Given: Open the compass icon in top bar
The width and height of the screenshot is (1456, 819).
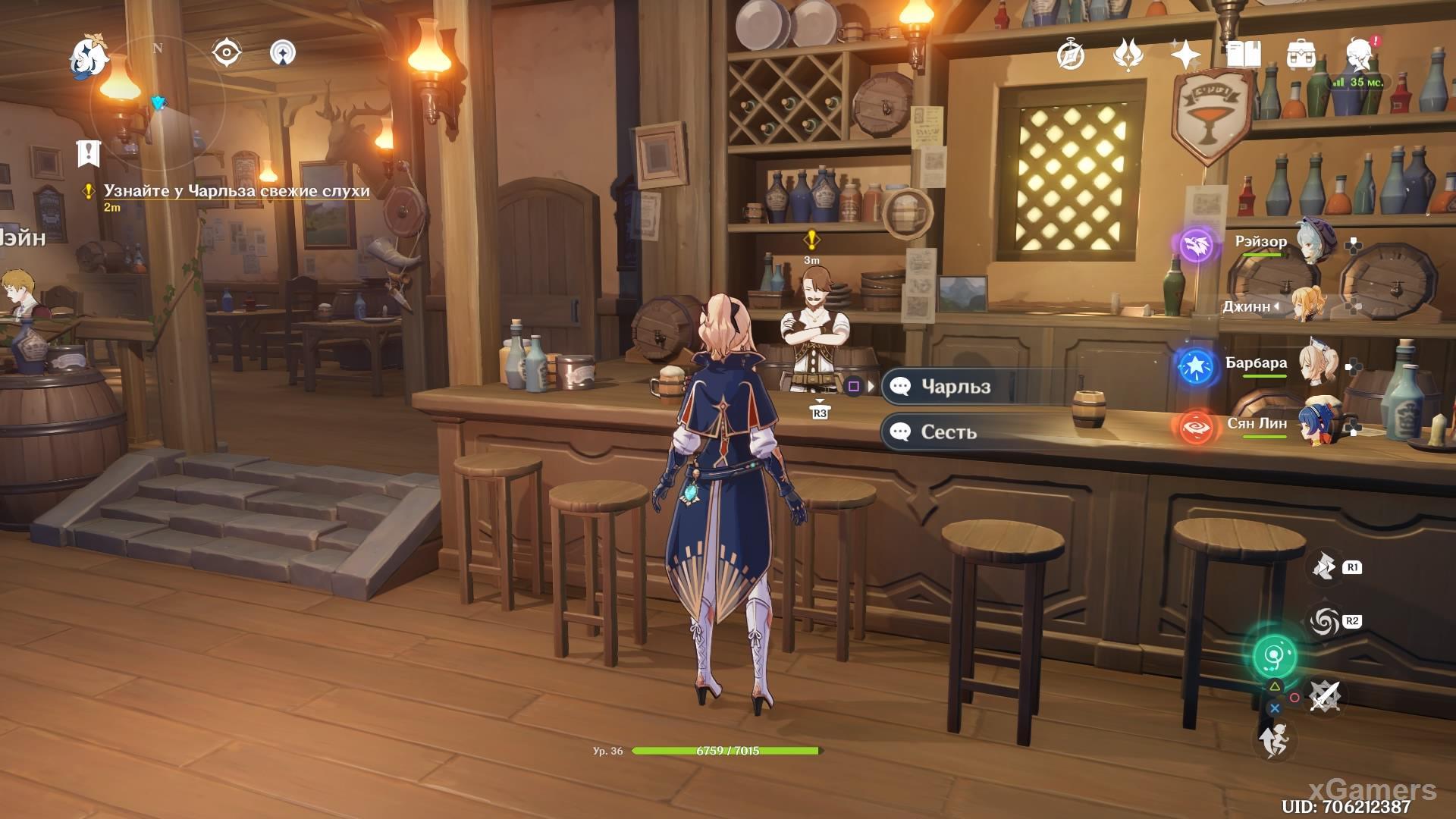Looking at the screenshot, I should click(x=1071, y=55).
